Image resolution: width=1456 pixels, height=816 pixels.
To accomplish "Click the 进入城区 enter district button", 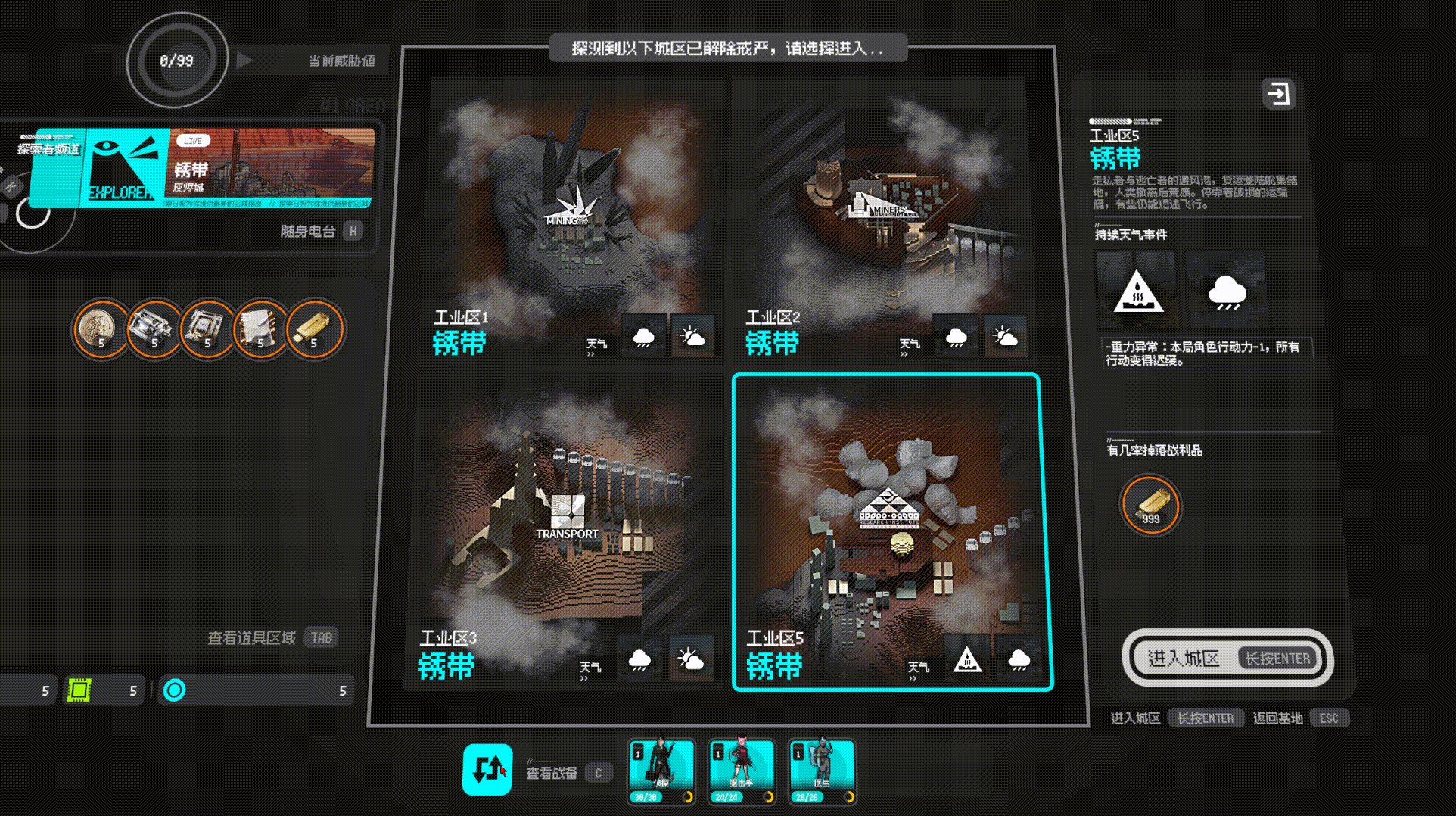I will click(1227, 659).
